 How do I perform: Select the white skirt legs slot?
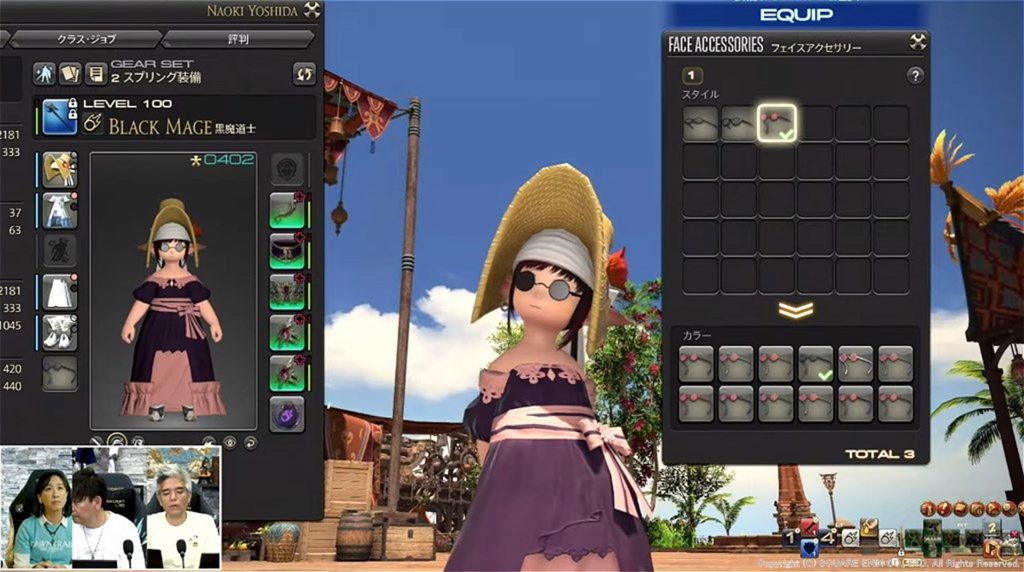[x=60, y=292]
